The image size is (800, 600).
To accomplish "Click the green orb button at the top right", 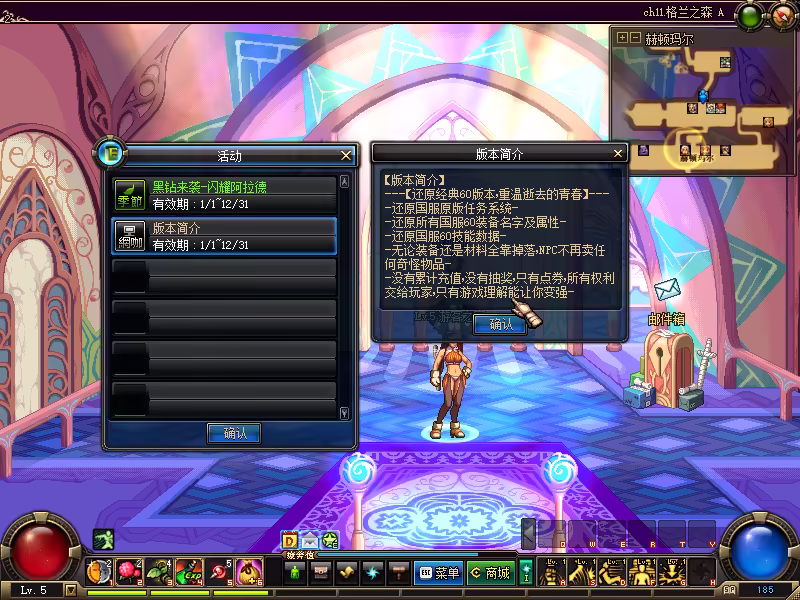I will [x=749, y=15].
